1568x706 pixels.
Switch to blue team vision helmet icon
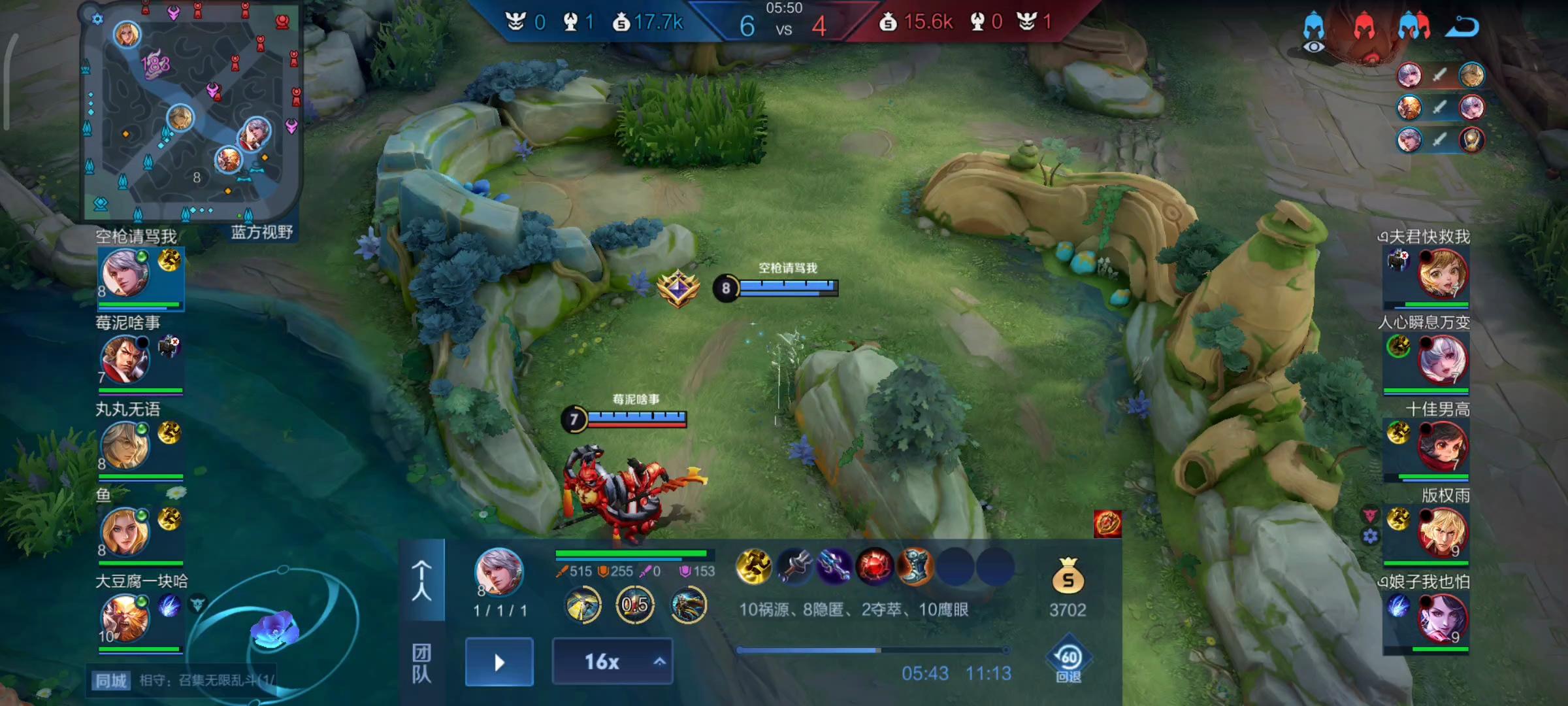(1313, 31)
